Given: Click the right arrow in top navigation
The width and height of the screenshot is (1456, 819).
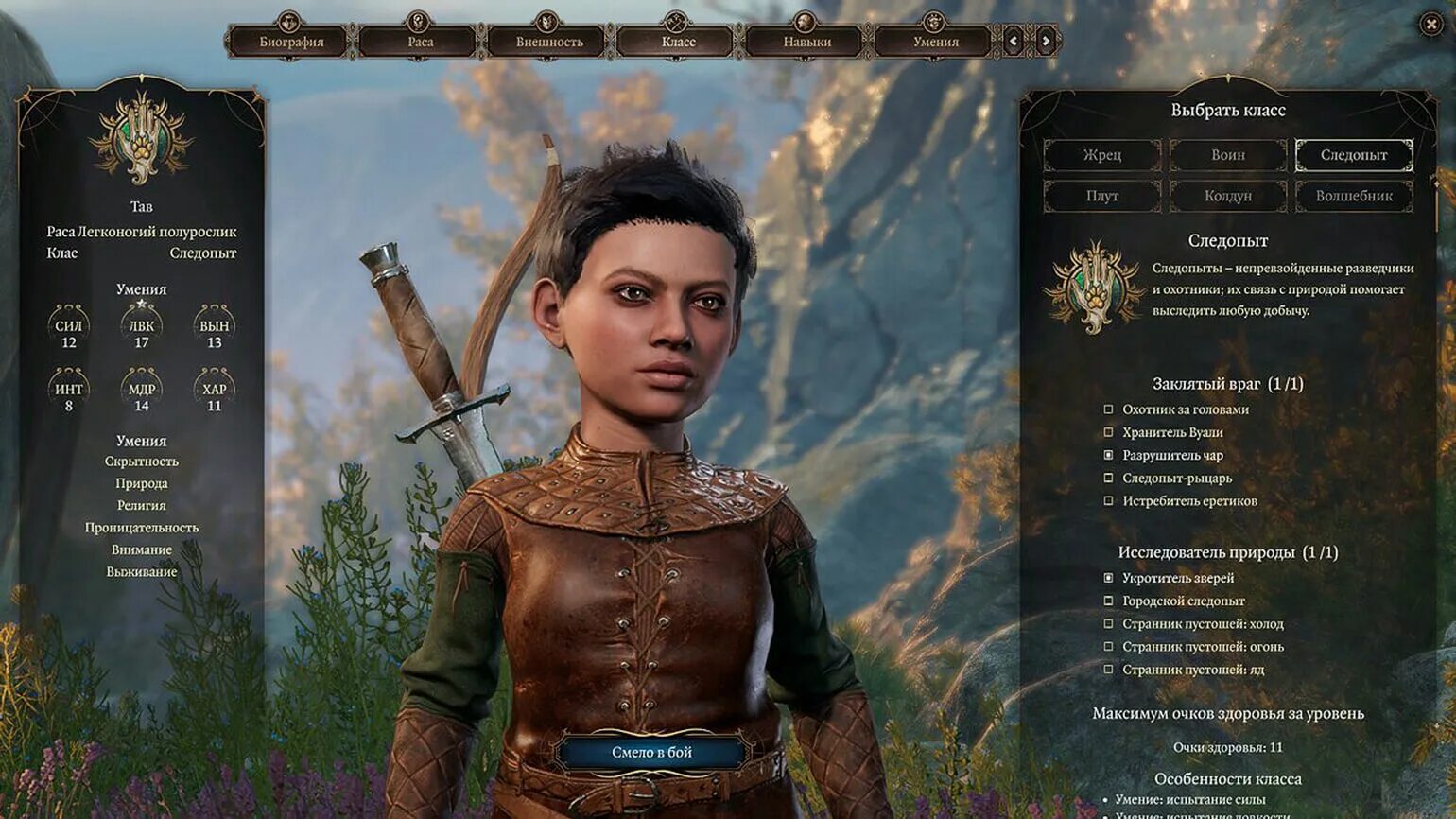Looking at the screenshot, I should (1046, 41).
